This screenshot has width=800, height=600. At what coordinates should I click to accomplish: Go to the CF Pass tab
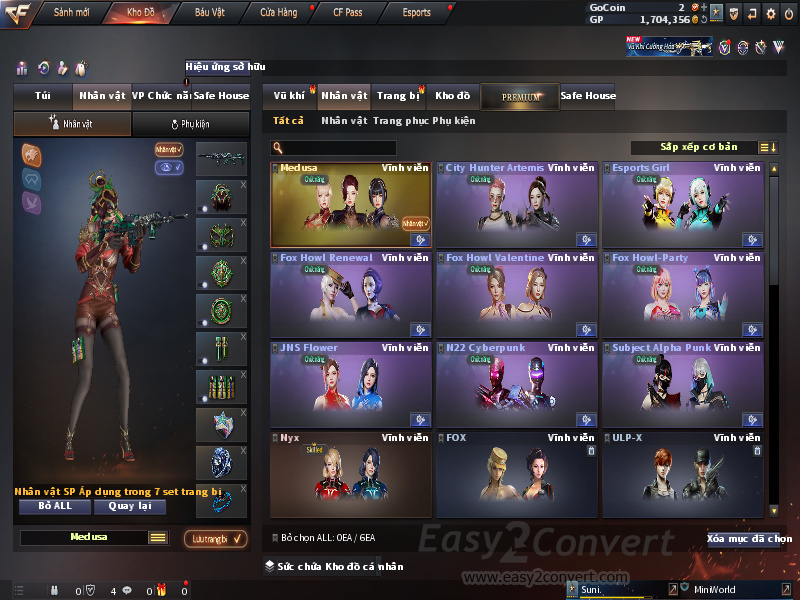pyautogui.click(x=349, y=13)
